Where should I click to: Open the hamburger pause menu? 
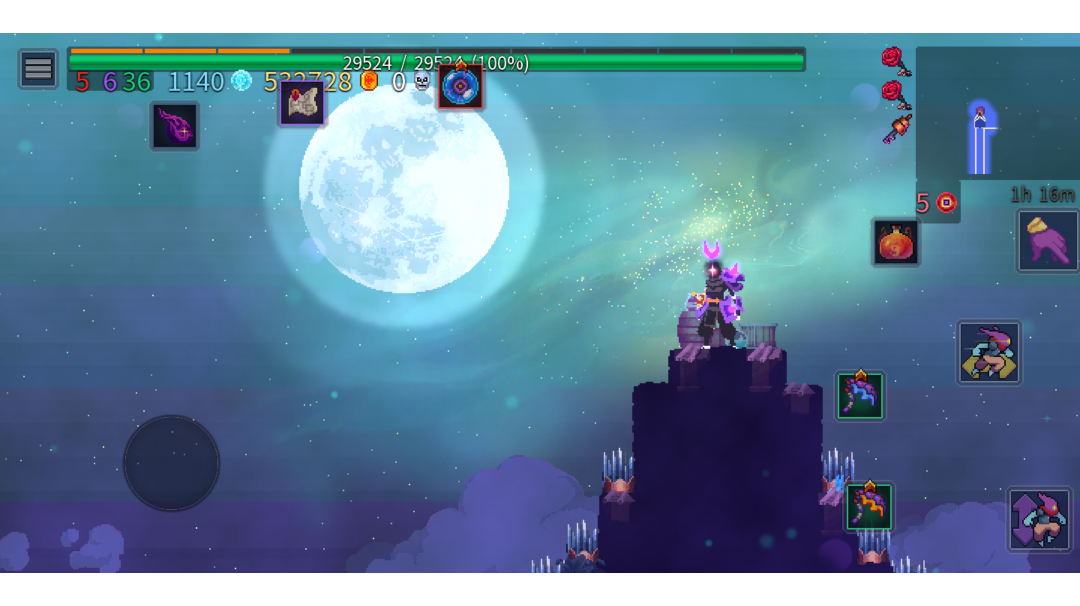pos(38,69)
